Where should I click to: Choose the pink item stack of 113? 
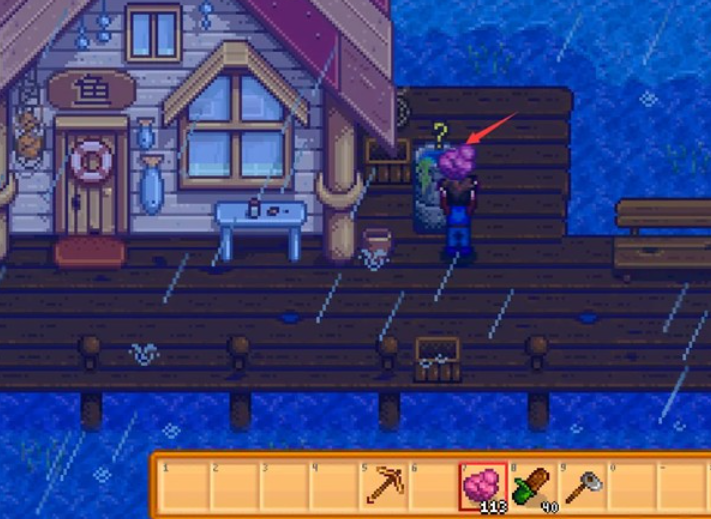pyautogui.click(x=483, y=487)
